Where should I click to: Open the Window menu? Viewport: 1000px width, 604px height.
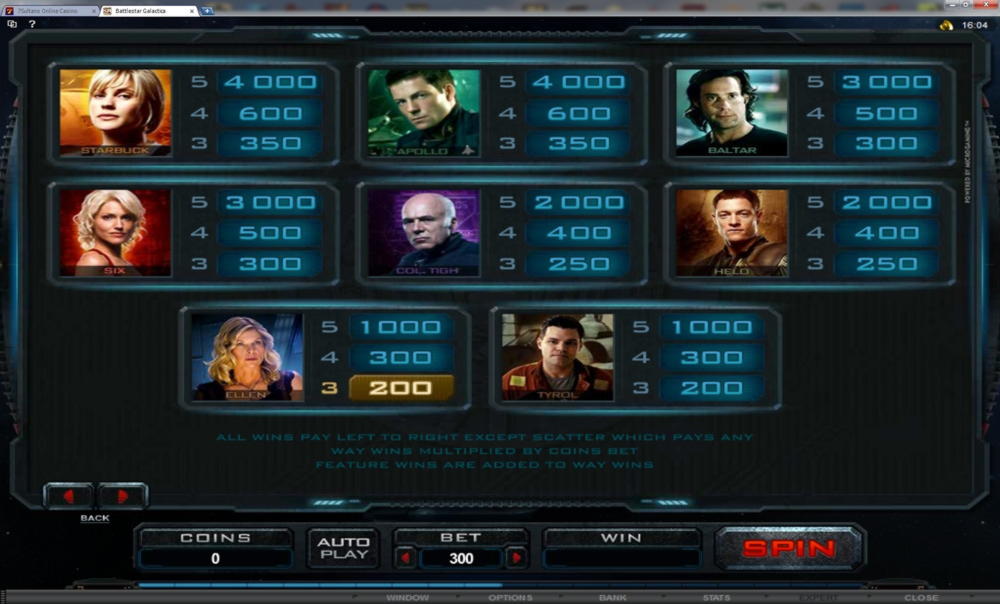coord(407,598)
